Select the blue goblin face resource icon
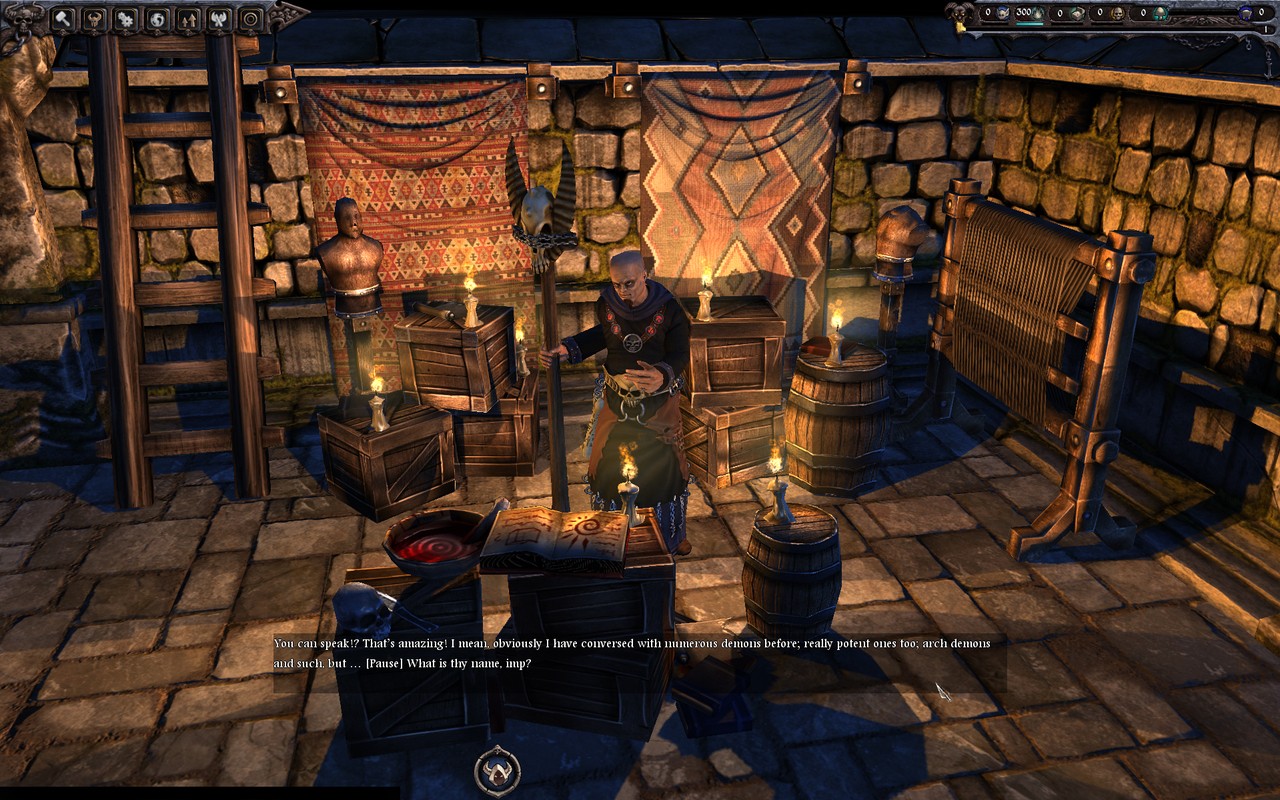Screen dimensions: 1280x800 click(x=1003, y=13)
